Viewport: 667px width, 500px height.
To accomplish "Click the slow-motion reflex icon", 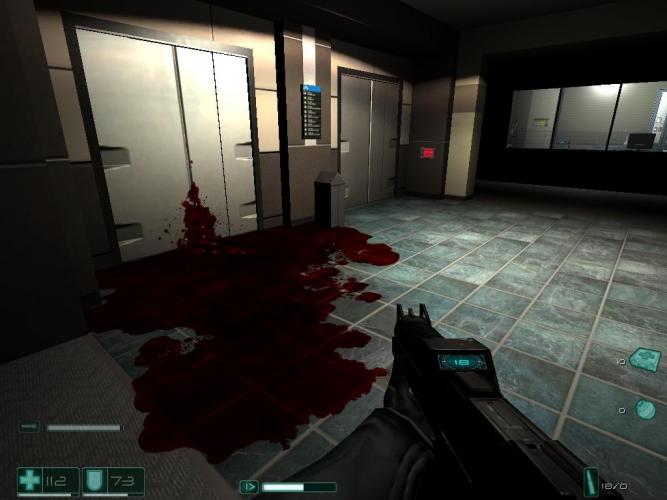I will click(249, 487).
